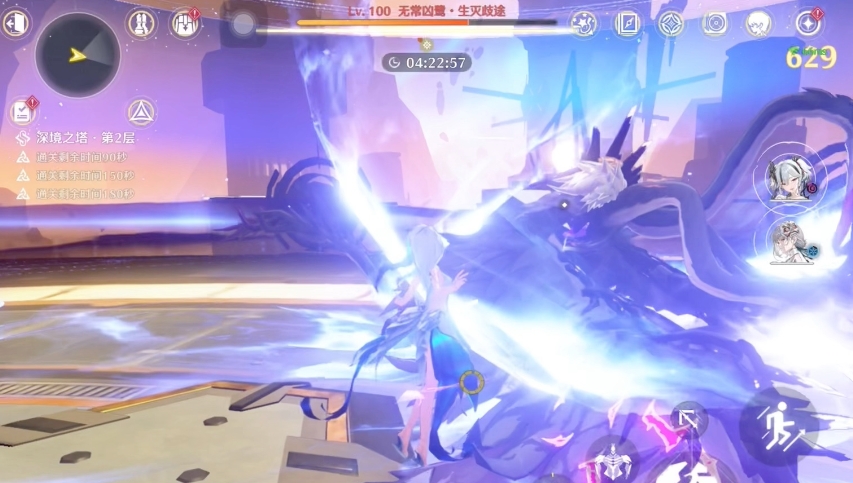Open the icon with a downward arrow

coord(185,22)
